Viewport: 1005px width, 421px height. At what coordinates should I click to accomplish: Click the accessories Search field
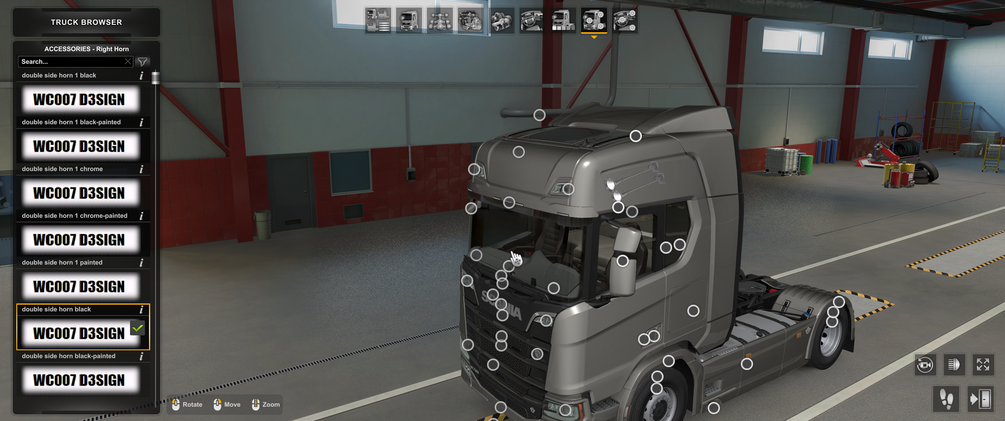(x=70, y=62)
